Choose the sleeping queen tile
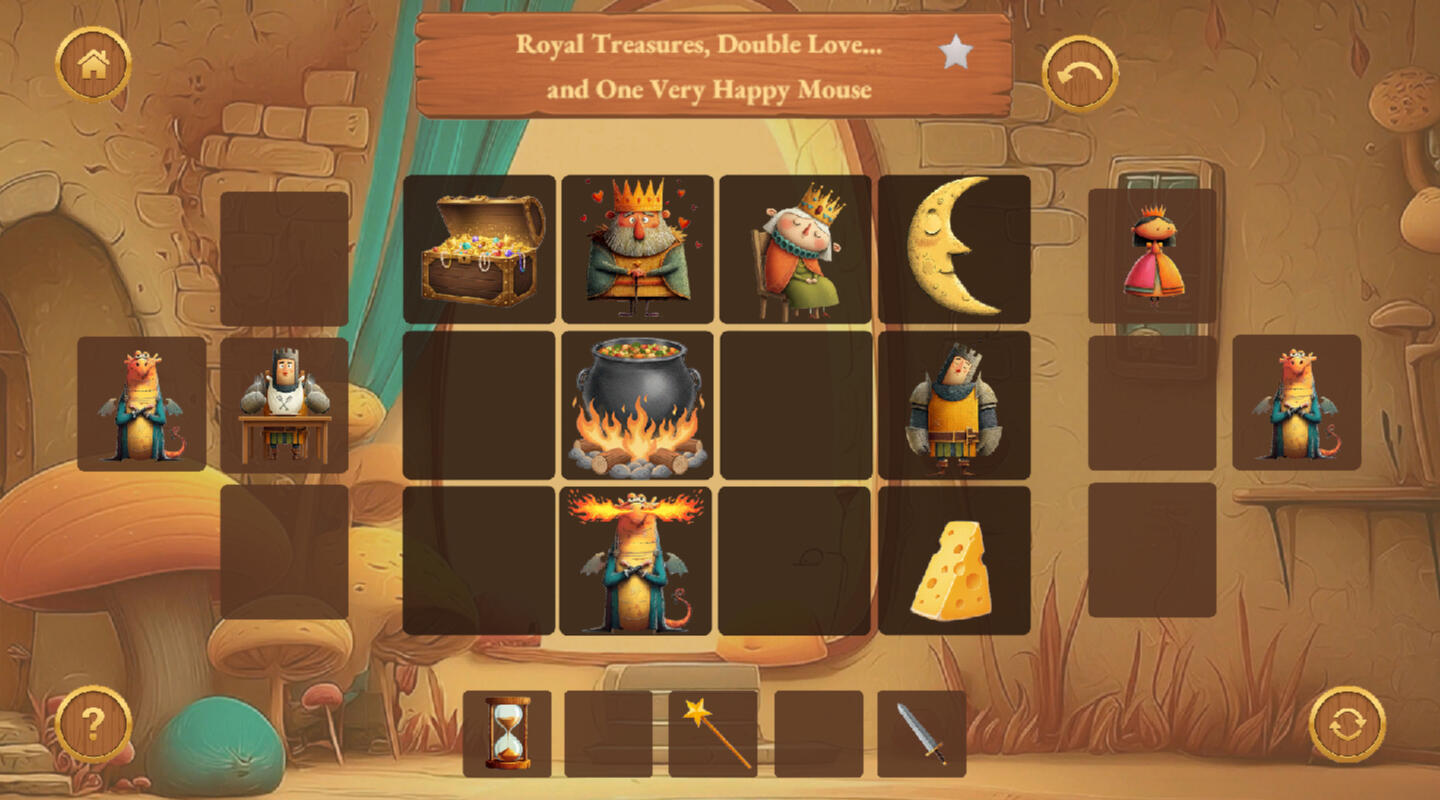This screenshot has height=800, width=1440. point(796,250)
